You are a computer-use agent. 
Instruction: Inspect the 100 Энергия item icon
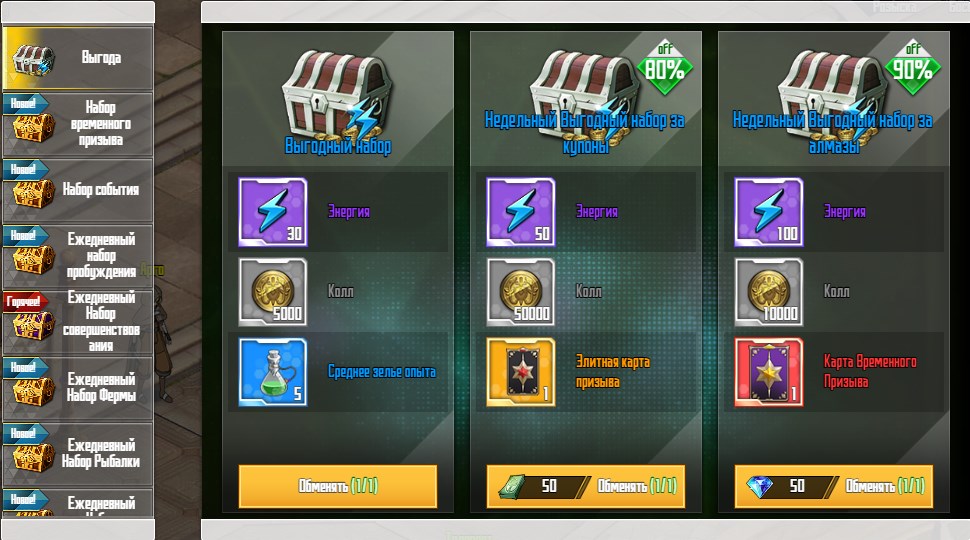769,212
